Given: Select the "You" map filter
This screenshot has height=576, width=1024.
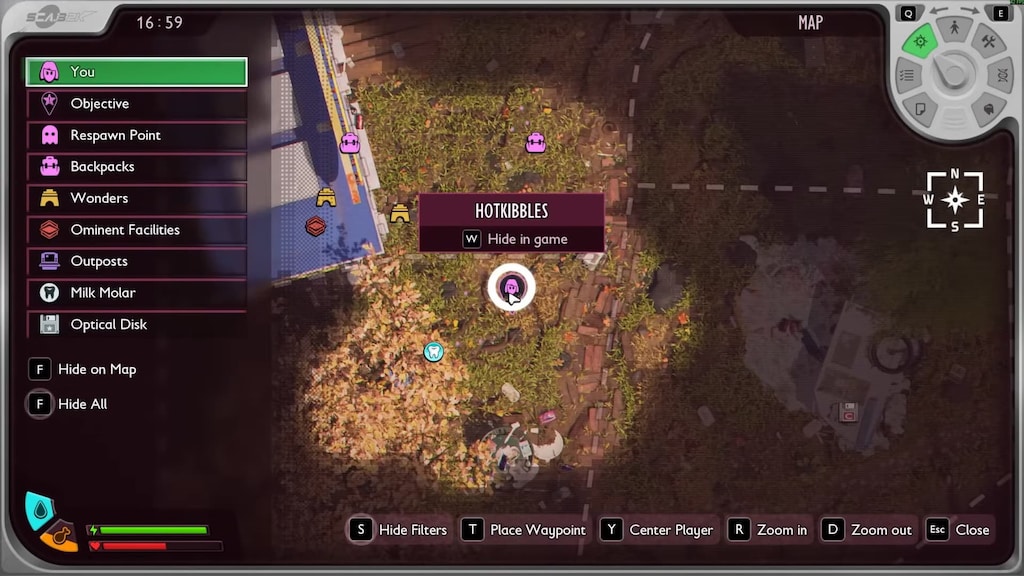Looking at the screenshot, I should pos(136,72).
